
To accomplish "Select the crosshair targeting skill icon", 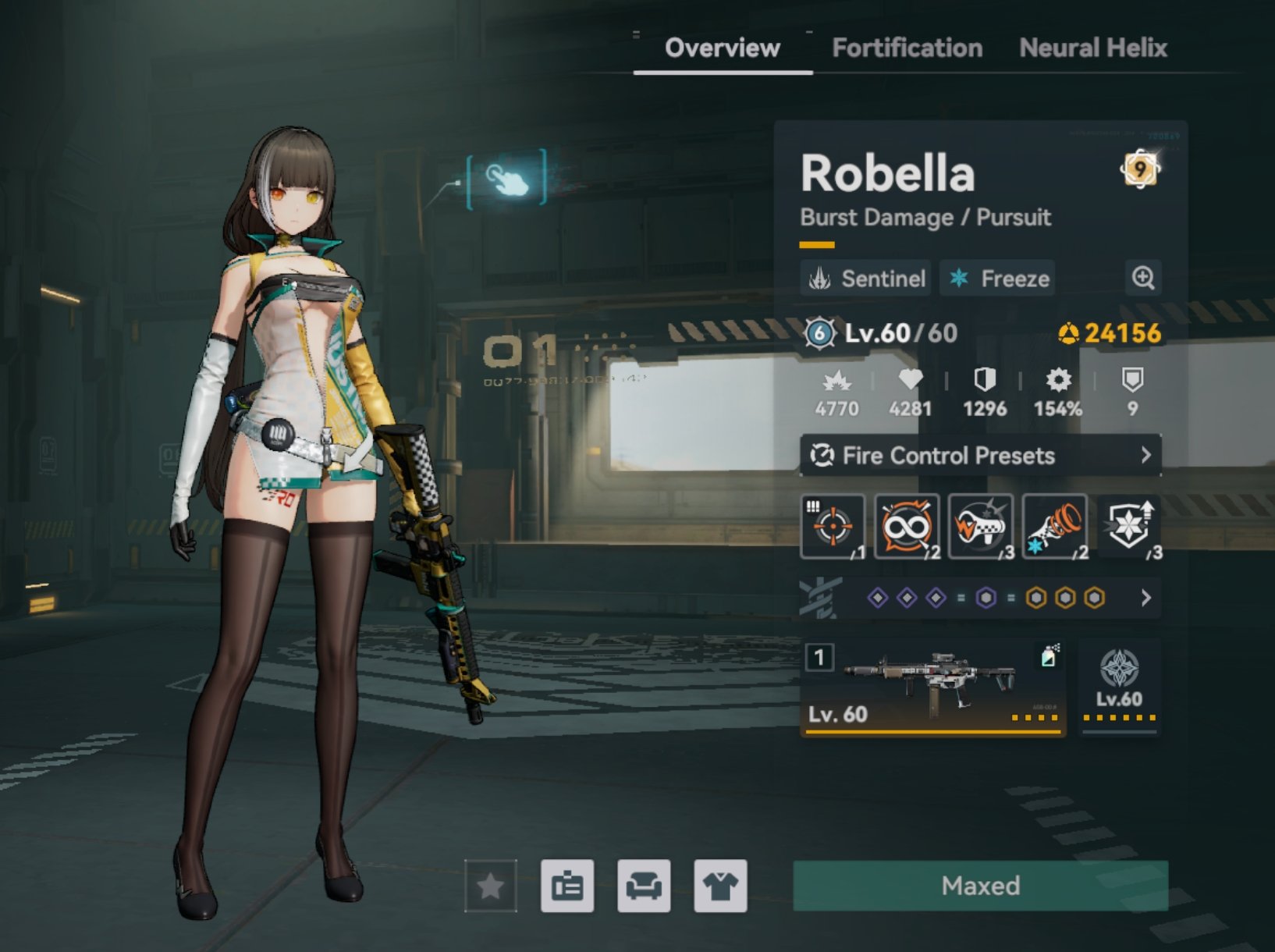I will point(833,527).
